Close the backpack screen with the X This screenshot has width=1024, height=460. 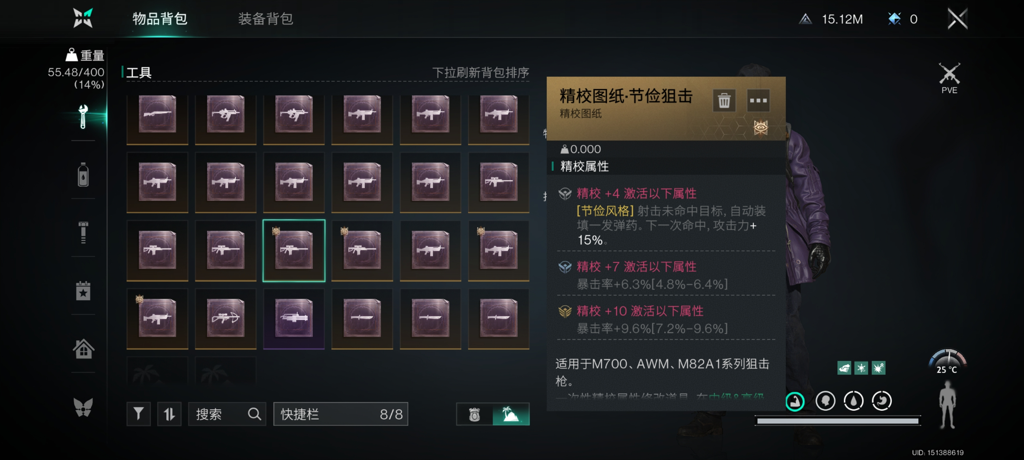click(x=957, y=19)
